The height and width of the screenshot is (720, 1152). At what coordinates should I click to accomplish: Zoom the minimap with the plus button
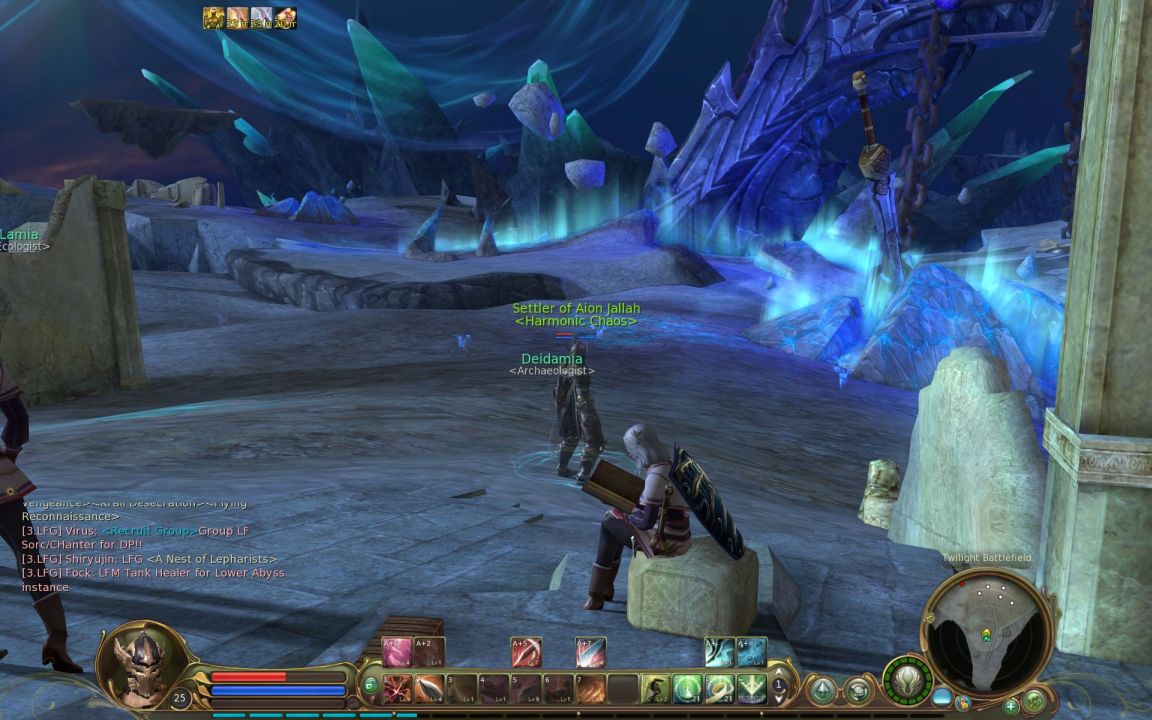[1011, 706]
